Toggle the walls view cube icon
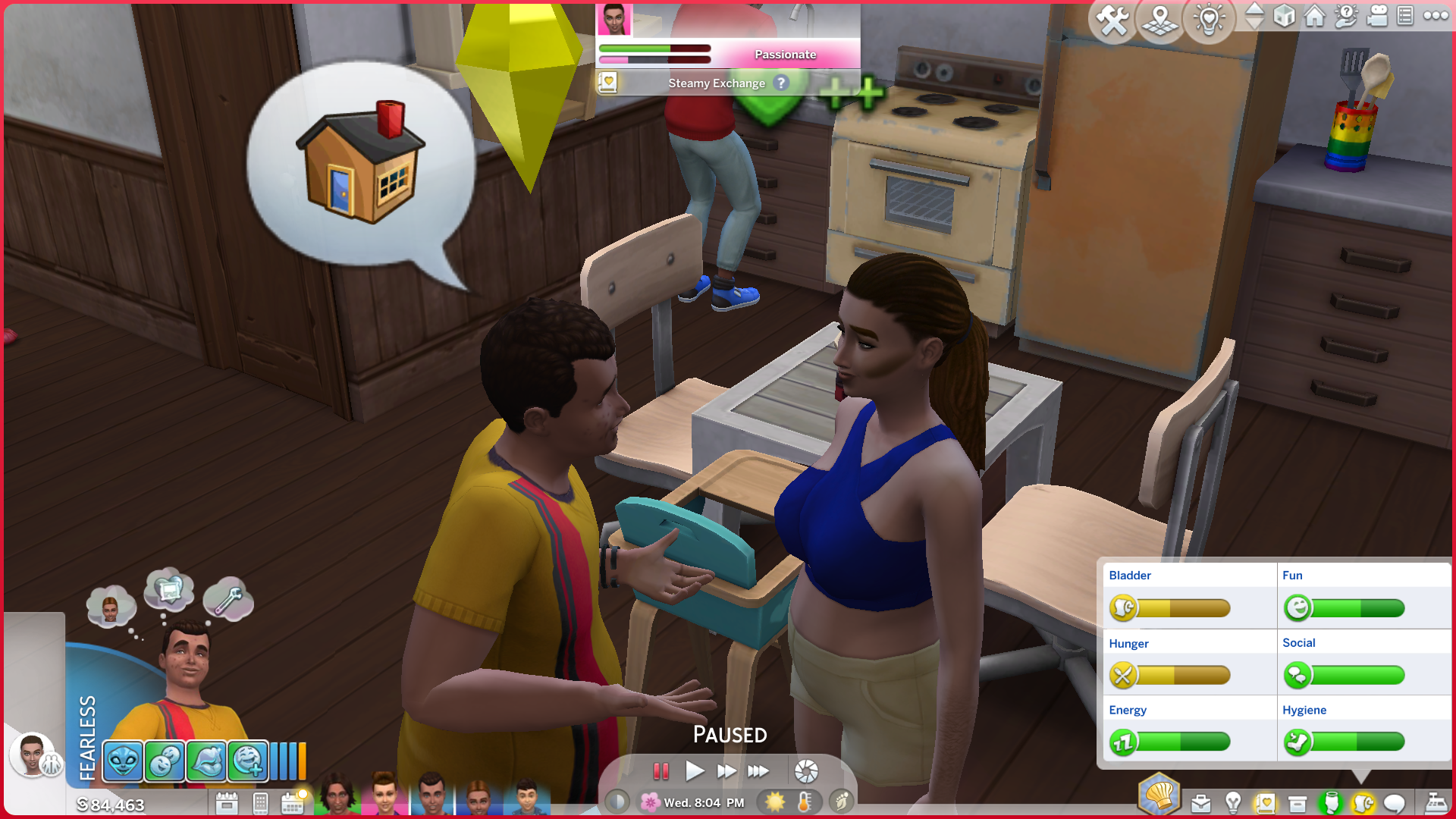The width and height of the screenshot is (1456, 819). [x=1284, y=15]
